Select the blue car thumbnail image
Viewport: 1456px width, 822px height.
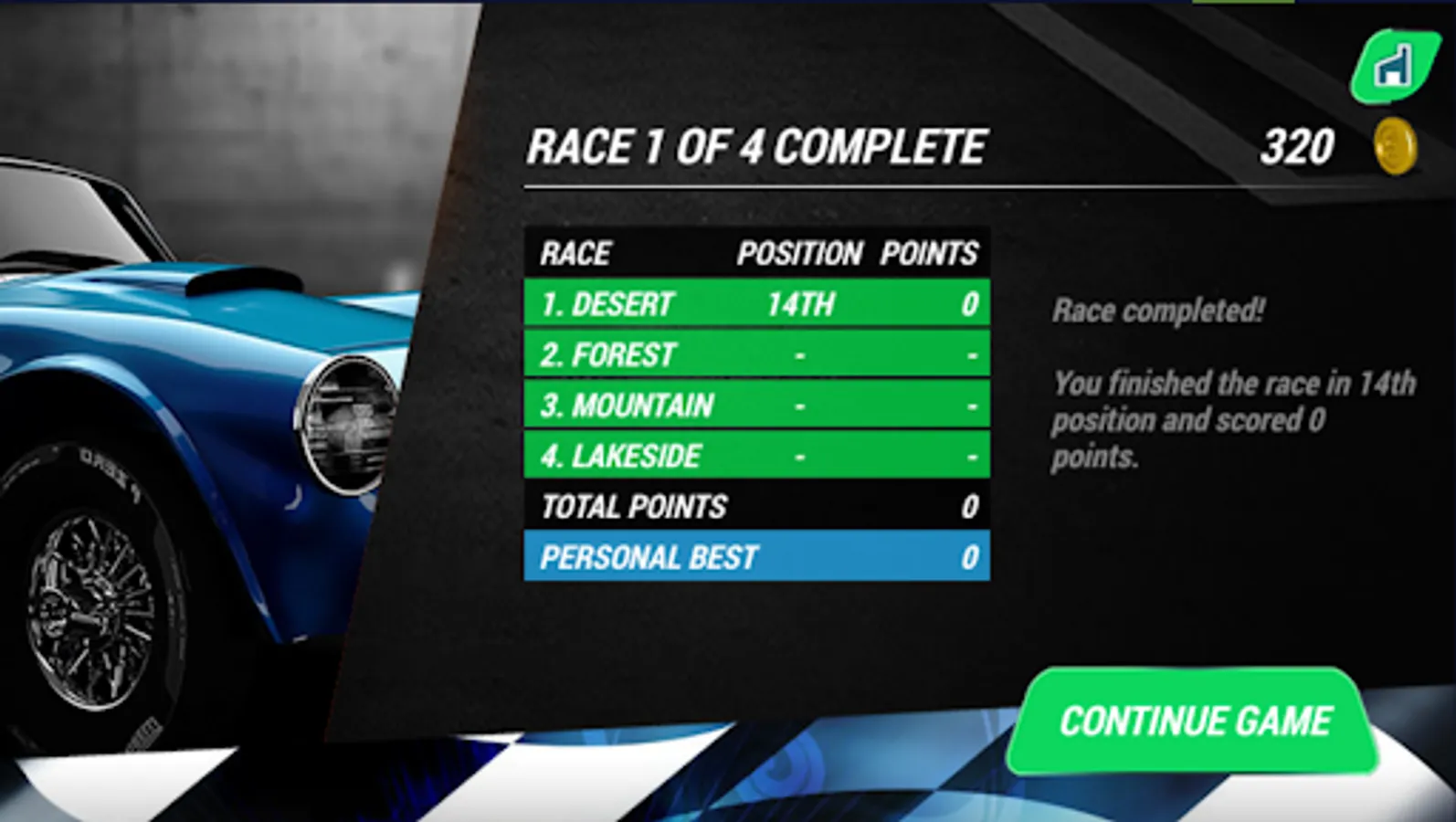pyautogui.click(x=183, y=411)
